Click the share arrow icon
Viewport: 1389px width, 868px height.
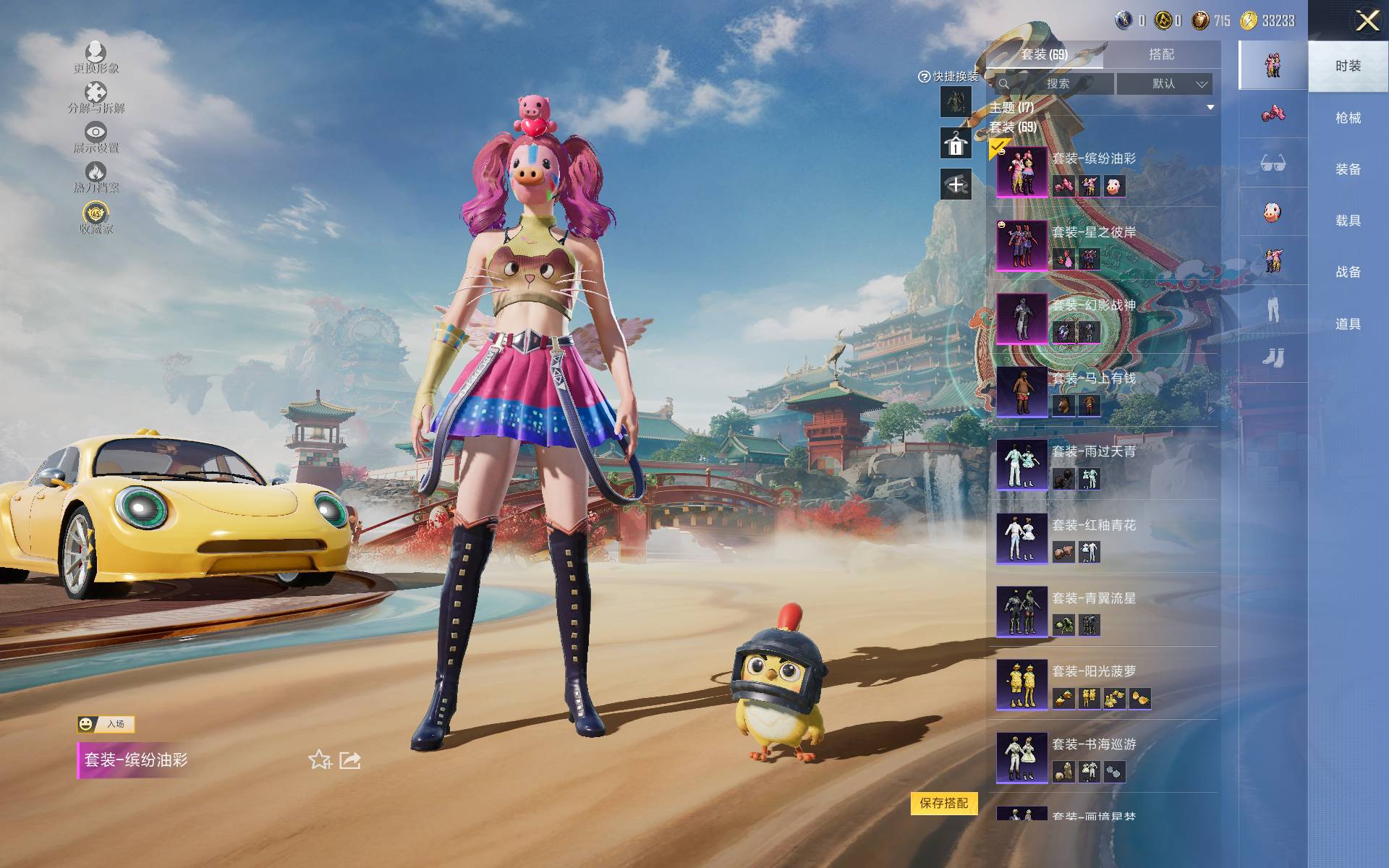[350, 760]
